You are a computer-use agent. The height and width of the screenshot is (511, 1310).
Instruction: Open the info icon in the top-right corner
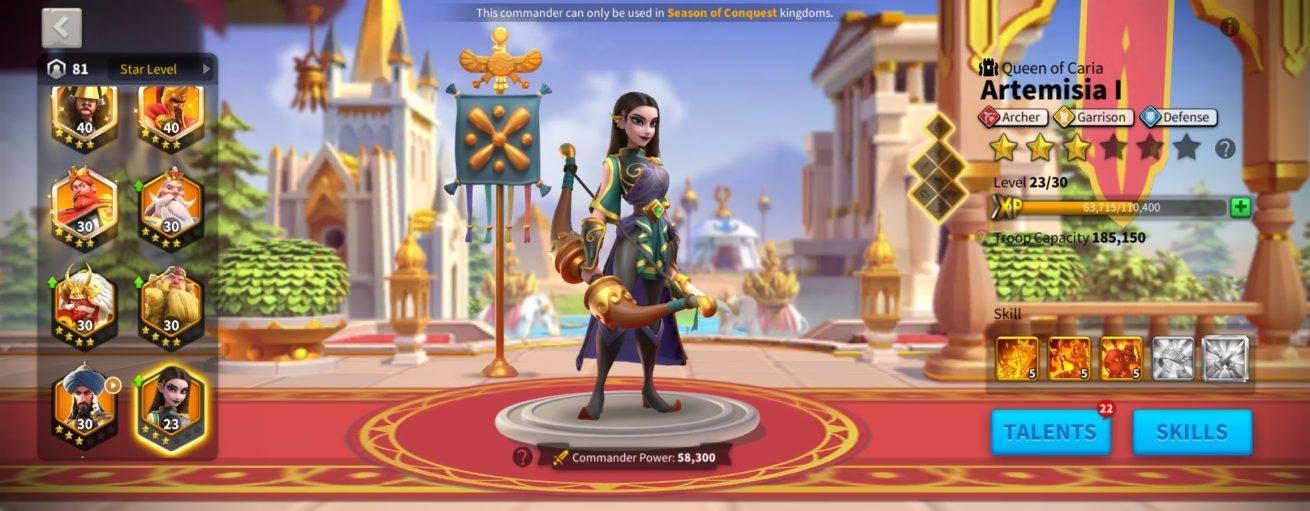coord(1230,27)
